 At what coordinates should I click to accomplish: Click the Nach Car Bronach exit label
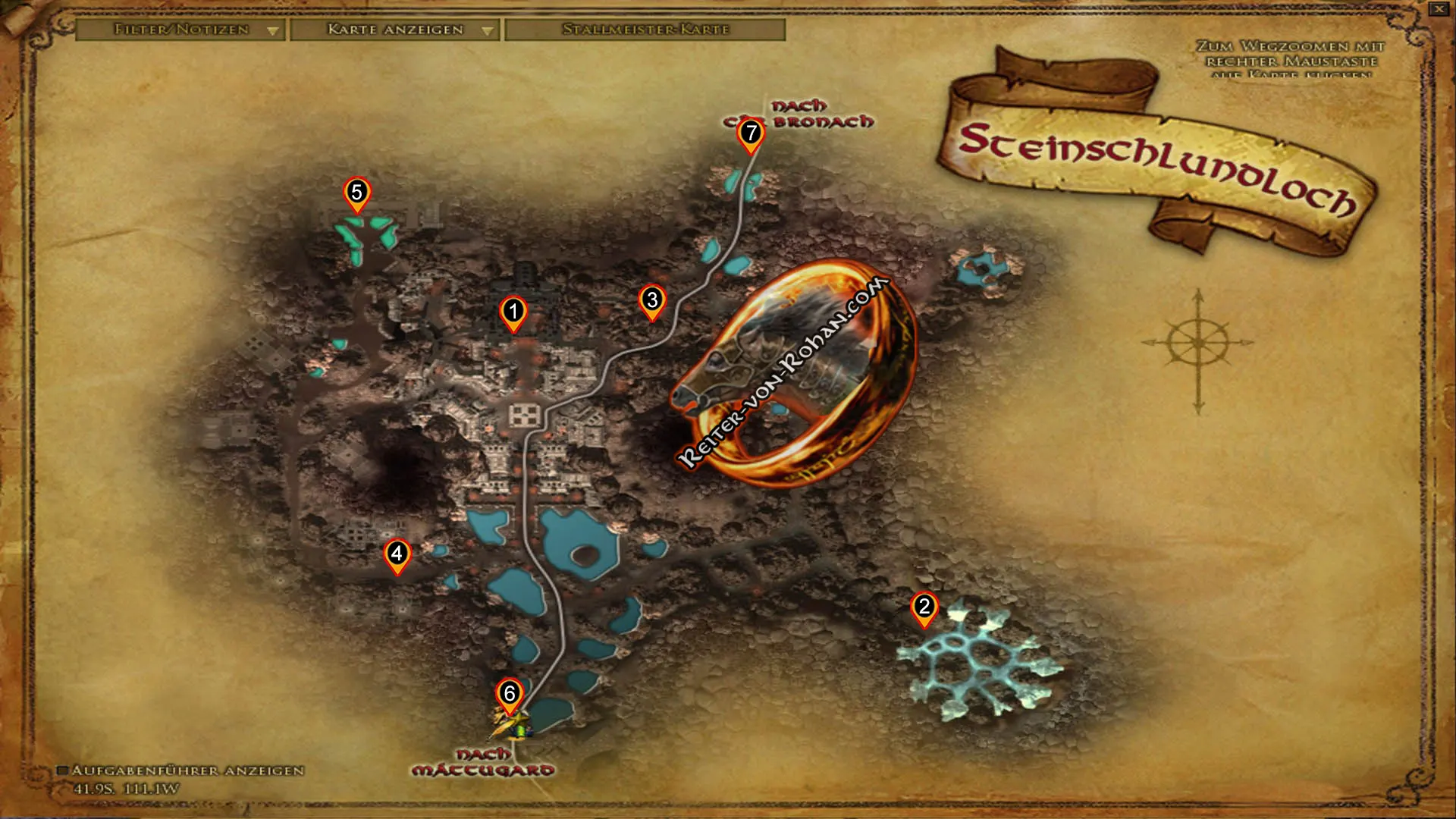pos(807,115)
